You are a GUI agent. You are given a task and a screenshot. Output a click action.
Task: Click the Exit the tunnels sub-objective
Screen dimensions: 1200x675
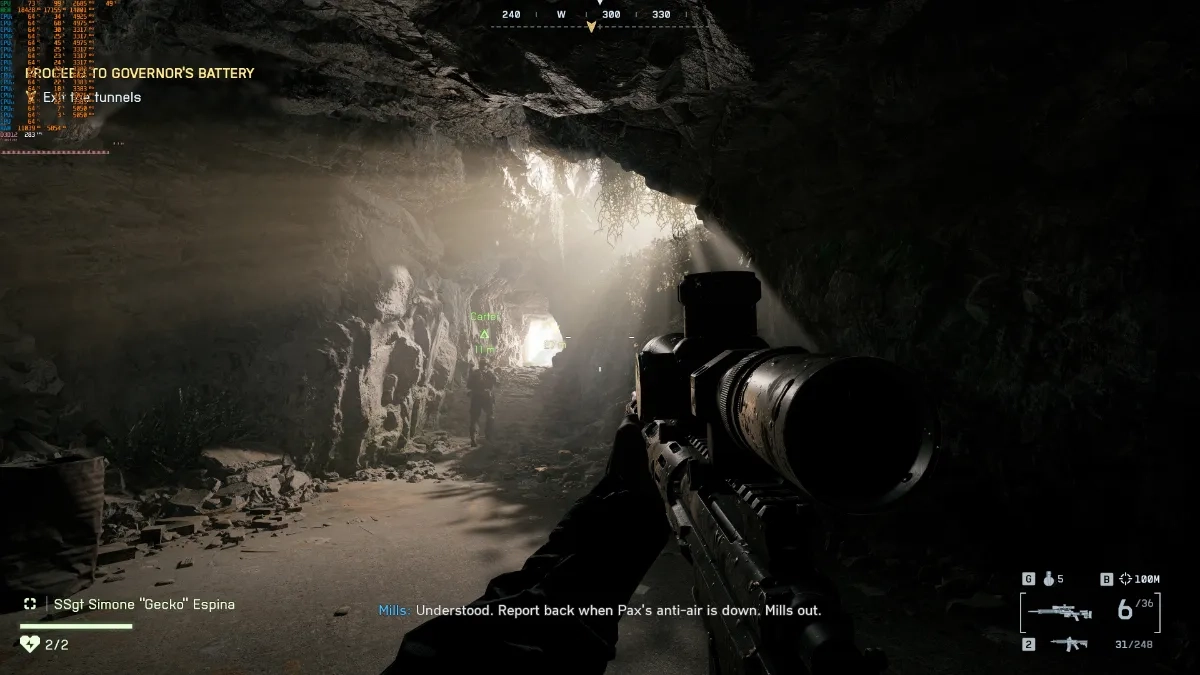[92, 97]
